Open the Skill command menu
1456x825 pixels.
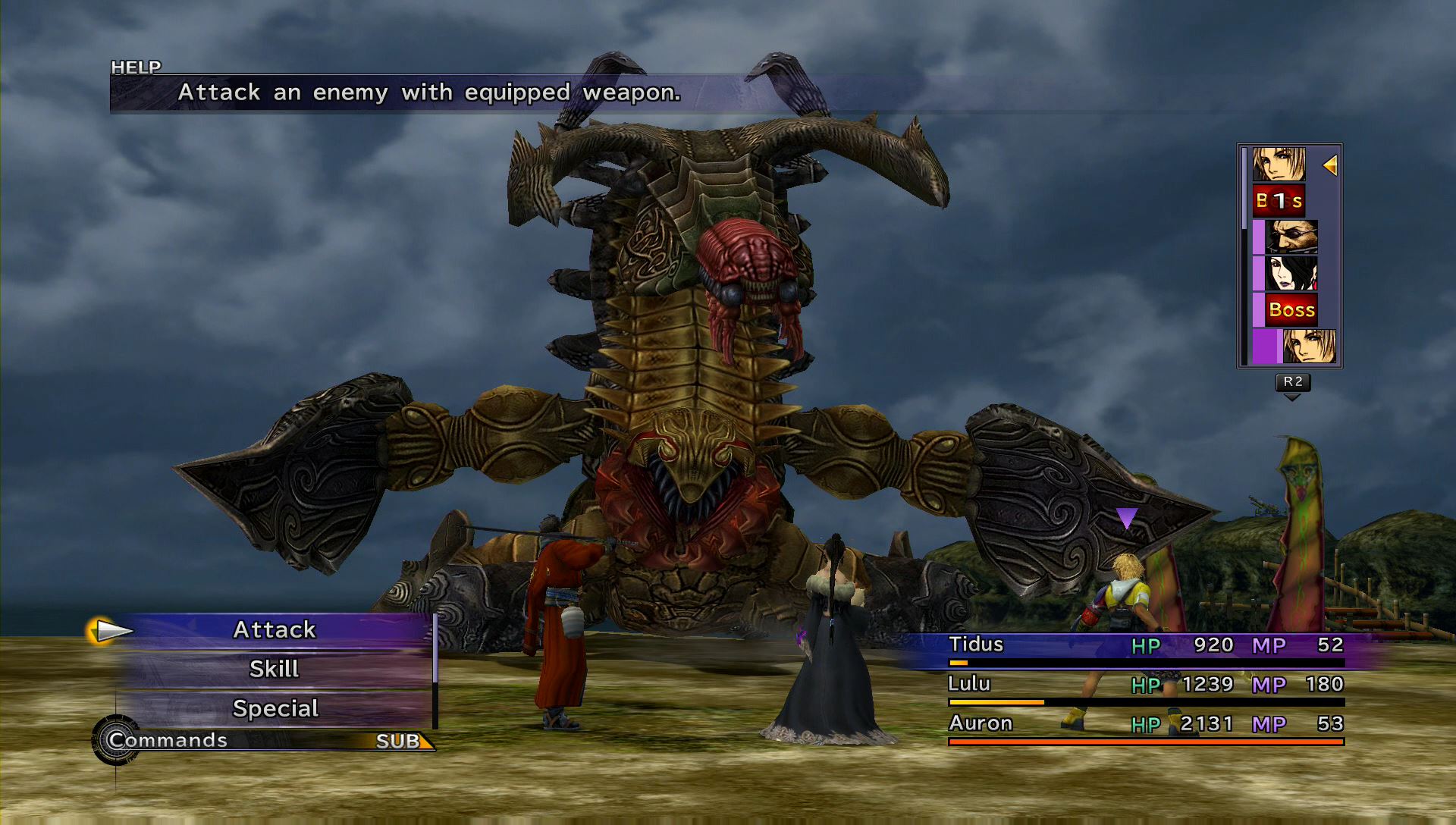(274, 670)
